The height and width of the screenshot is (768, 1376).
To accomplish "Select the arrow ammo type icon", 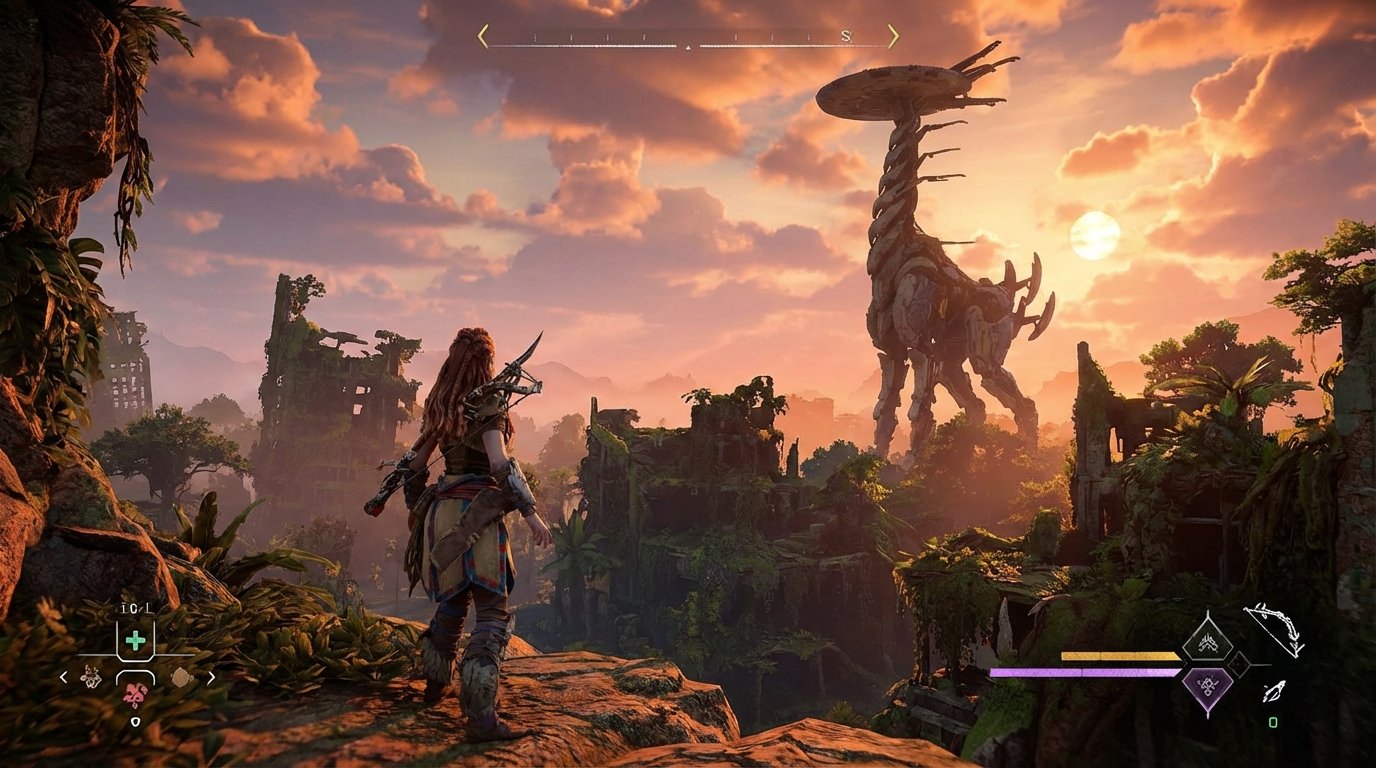I will click(1273, 693).
